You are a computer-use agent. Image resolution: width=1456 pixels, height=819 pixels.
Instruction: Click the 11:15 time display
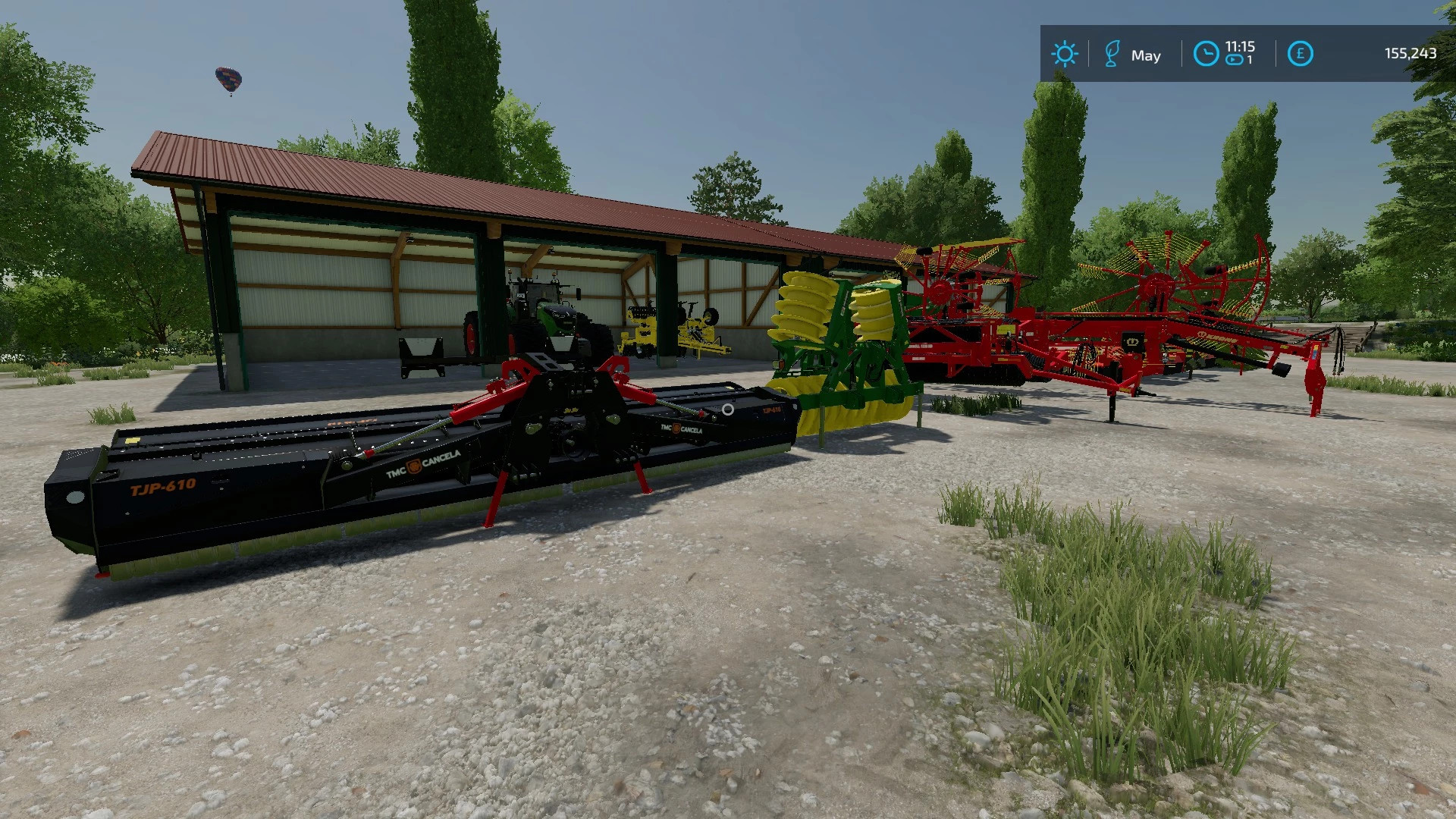coord(1241,47)
